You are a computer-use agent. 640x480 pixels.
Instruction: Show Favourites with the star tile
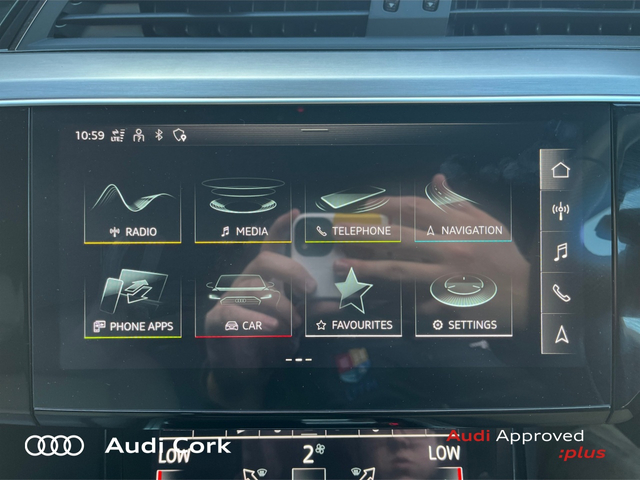coord(353,305)
